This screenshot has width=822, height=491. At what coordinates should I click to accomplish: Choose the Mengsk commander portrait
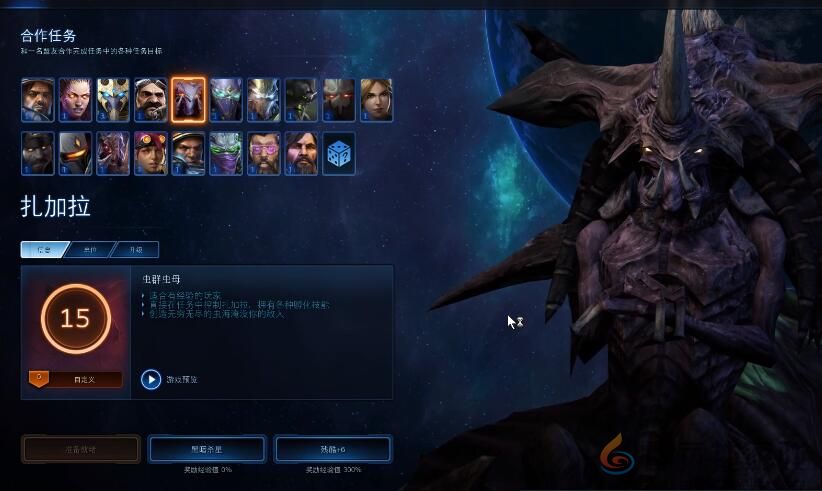pyautogui.click(x=301, y=154)
